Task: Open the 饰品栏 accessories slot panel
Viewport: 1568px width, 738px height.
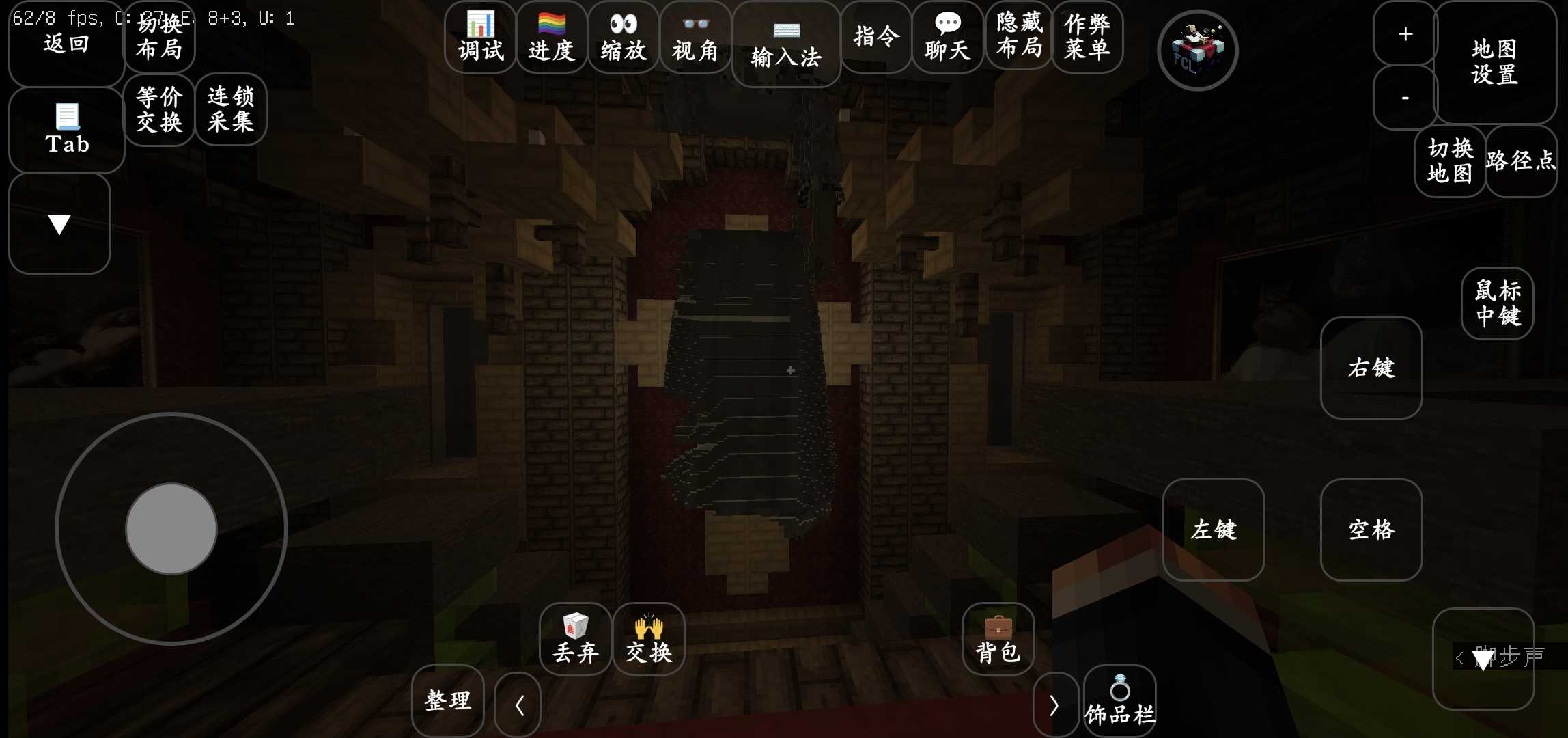Action: [1120, 702]
